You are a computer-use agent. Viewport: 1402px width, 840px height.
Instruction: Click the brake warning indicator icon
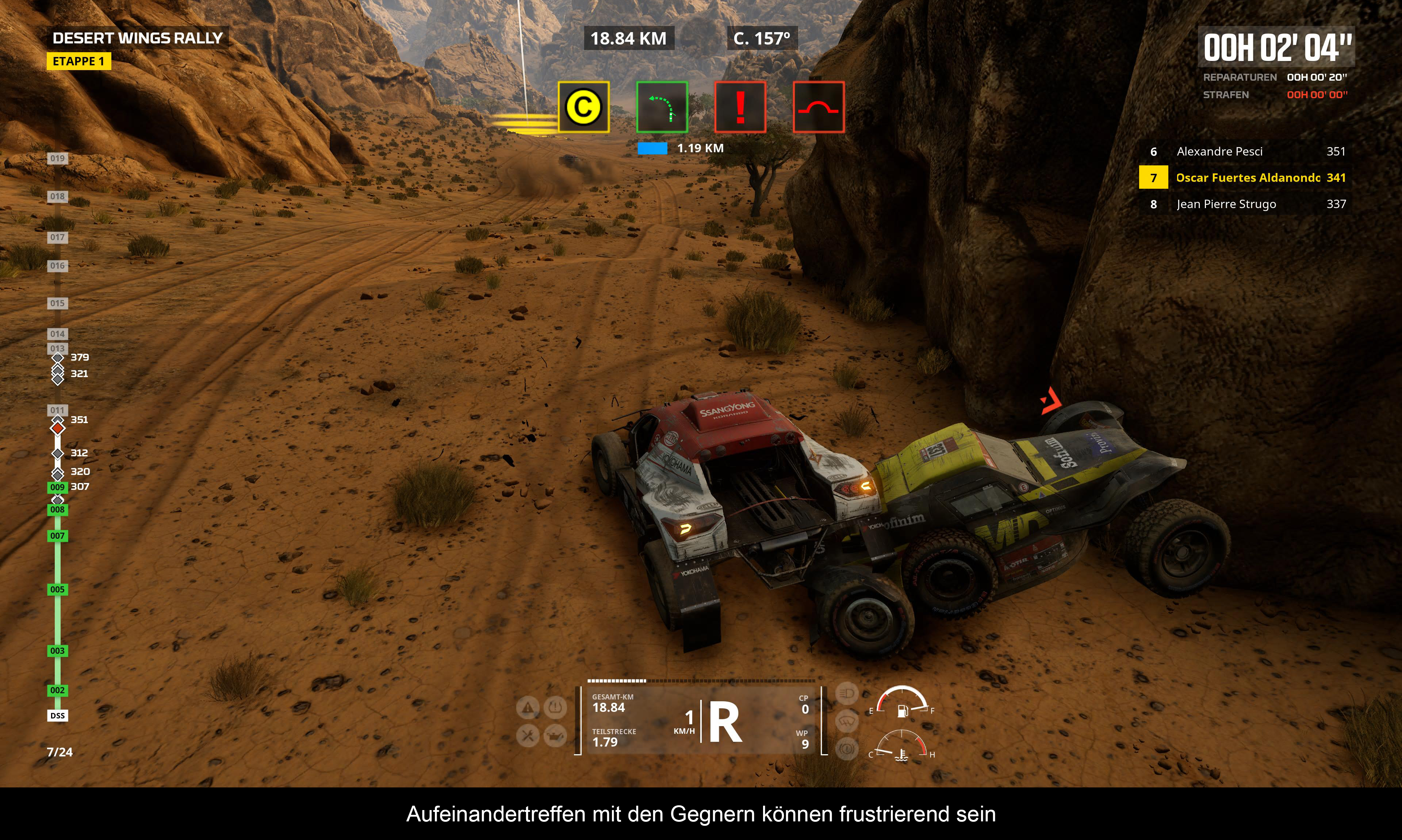(847, 748)
